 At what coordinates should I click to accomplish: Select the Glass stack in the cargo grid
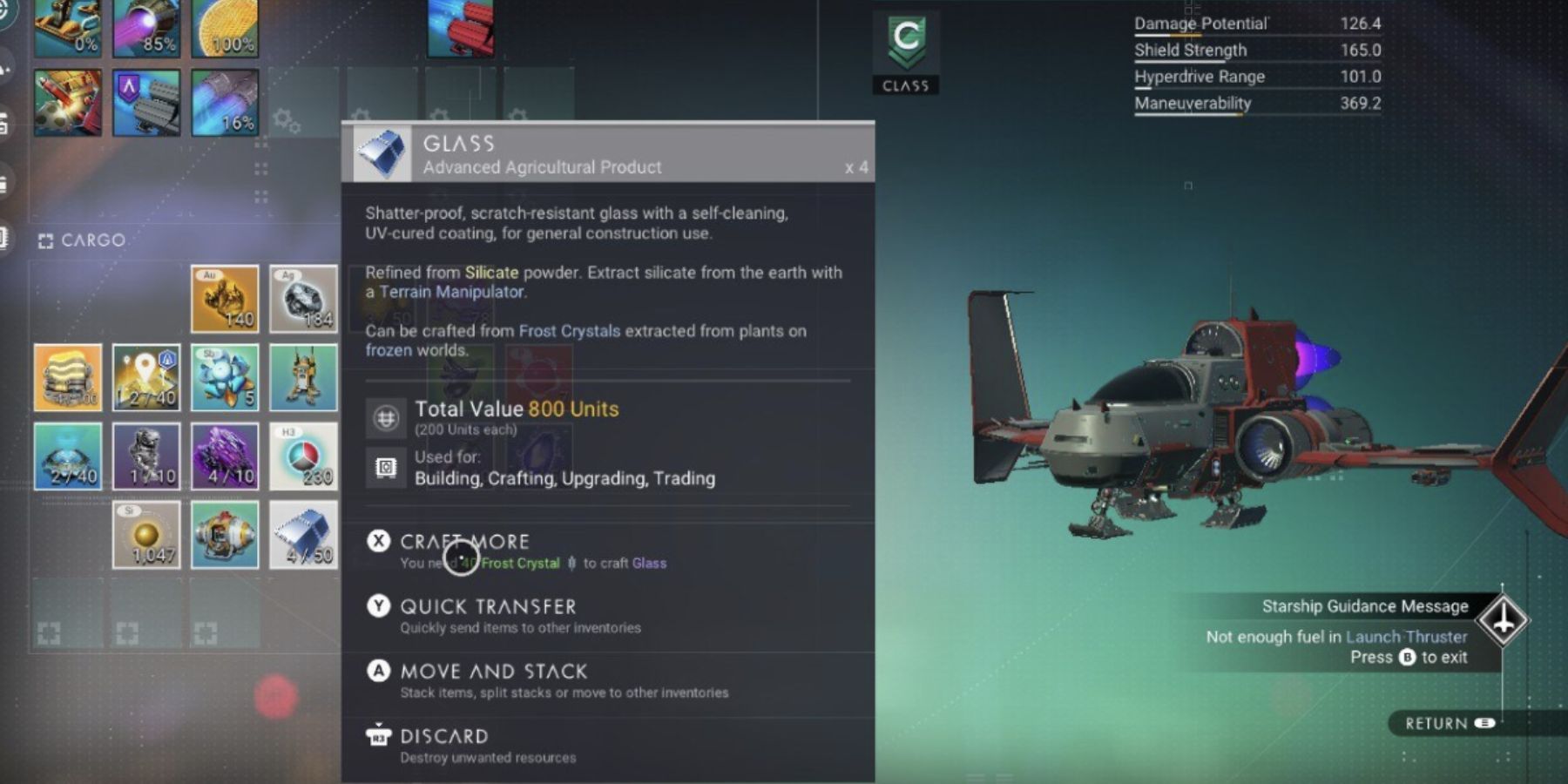[303, 534]
